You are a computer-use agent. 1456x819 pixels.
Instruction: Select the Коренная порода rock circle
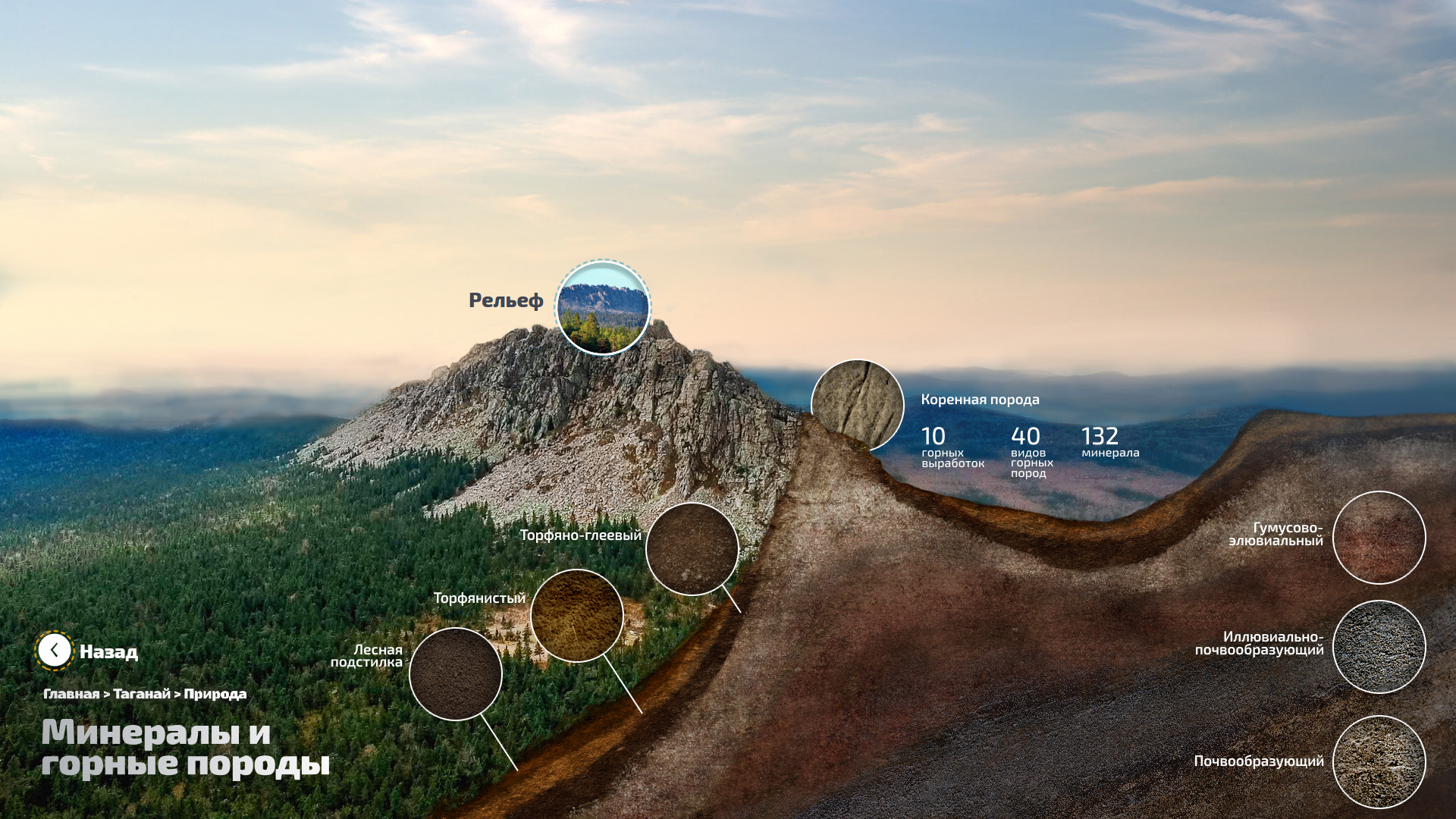(858, 405)
